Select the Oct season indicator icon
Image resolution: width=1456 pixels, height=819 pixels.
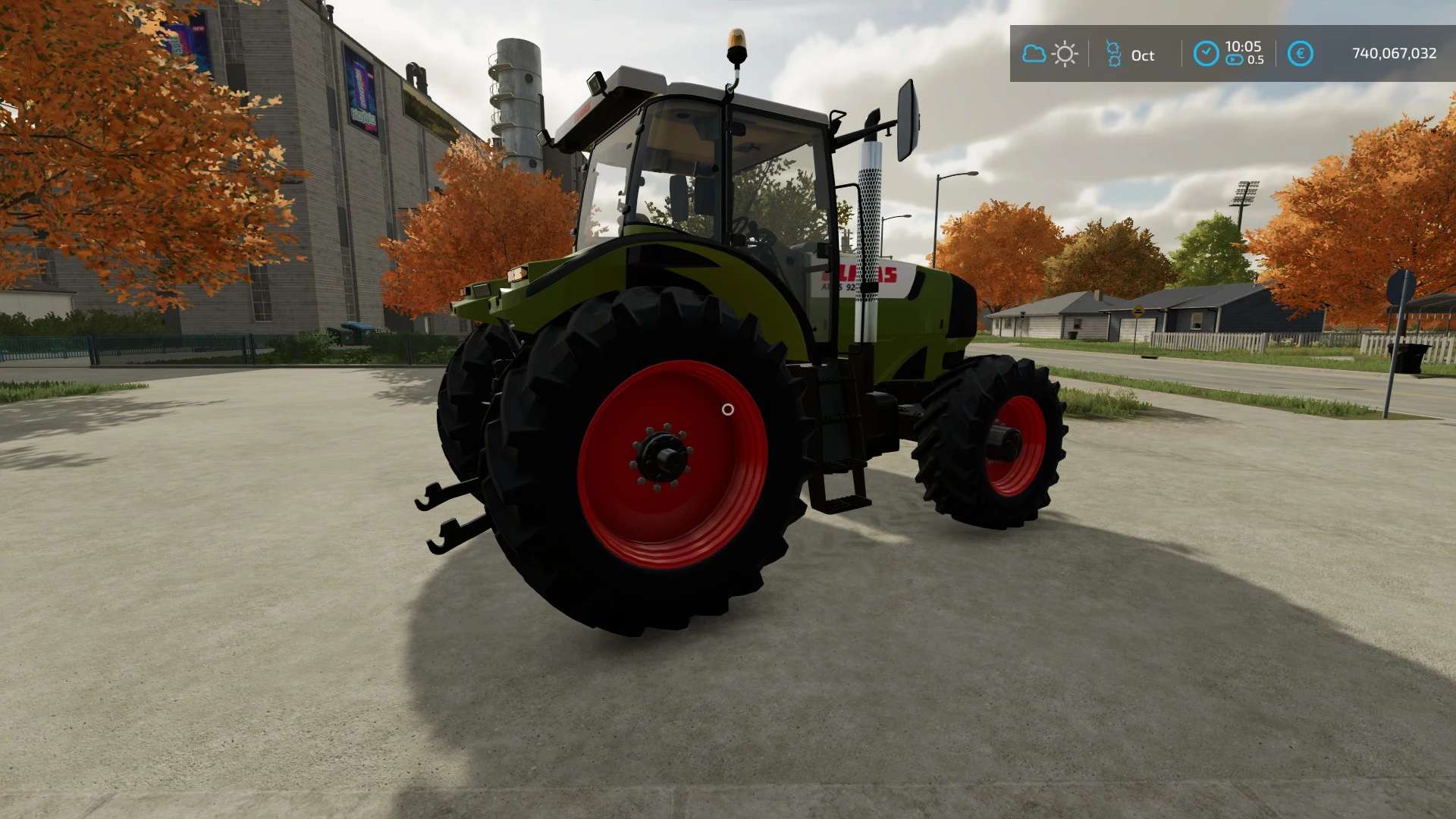pos(1113,54)
